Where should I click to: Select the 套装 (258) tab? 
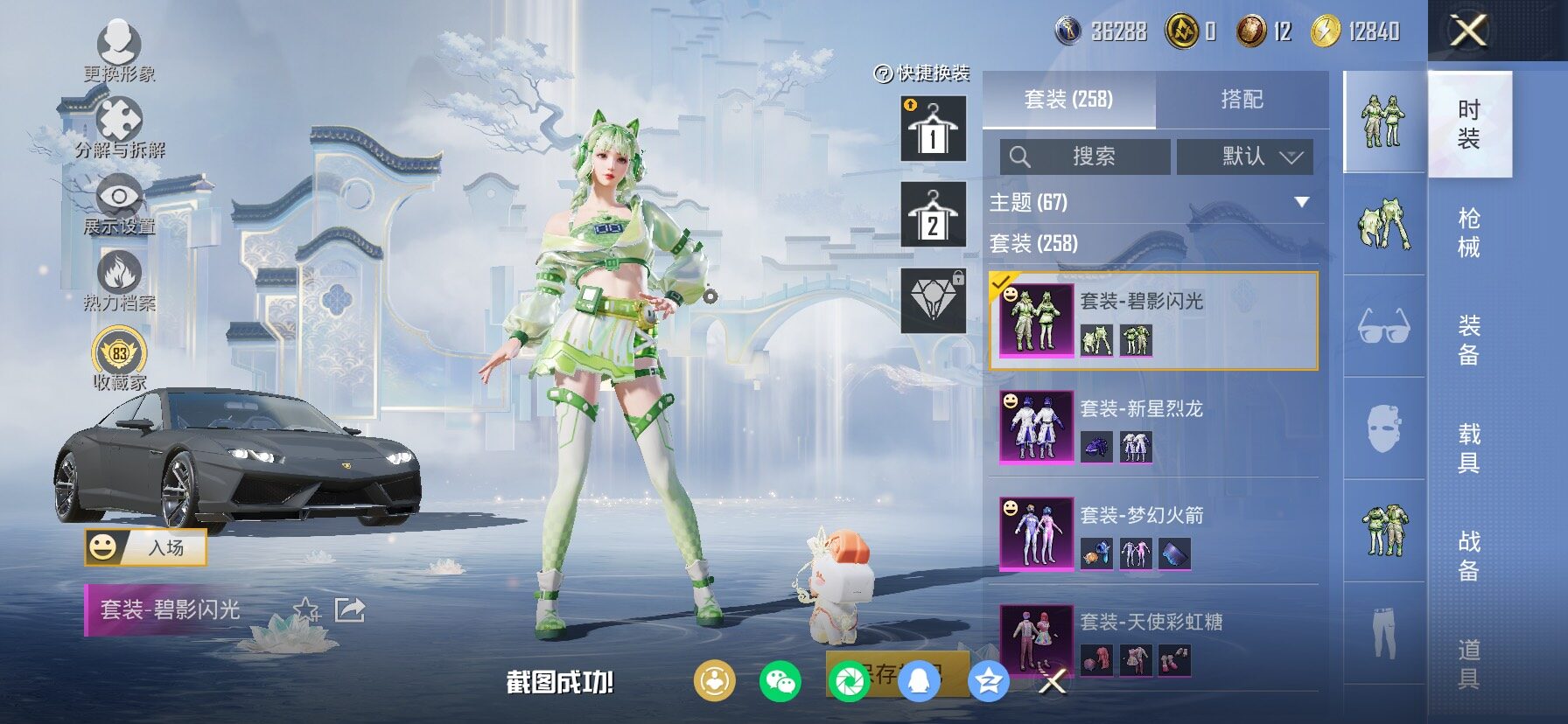pyautogui.click(x=1068, y=100)
